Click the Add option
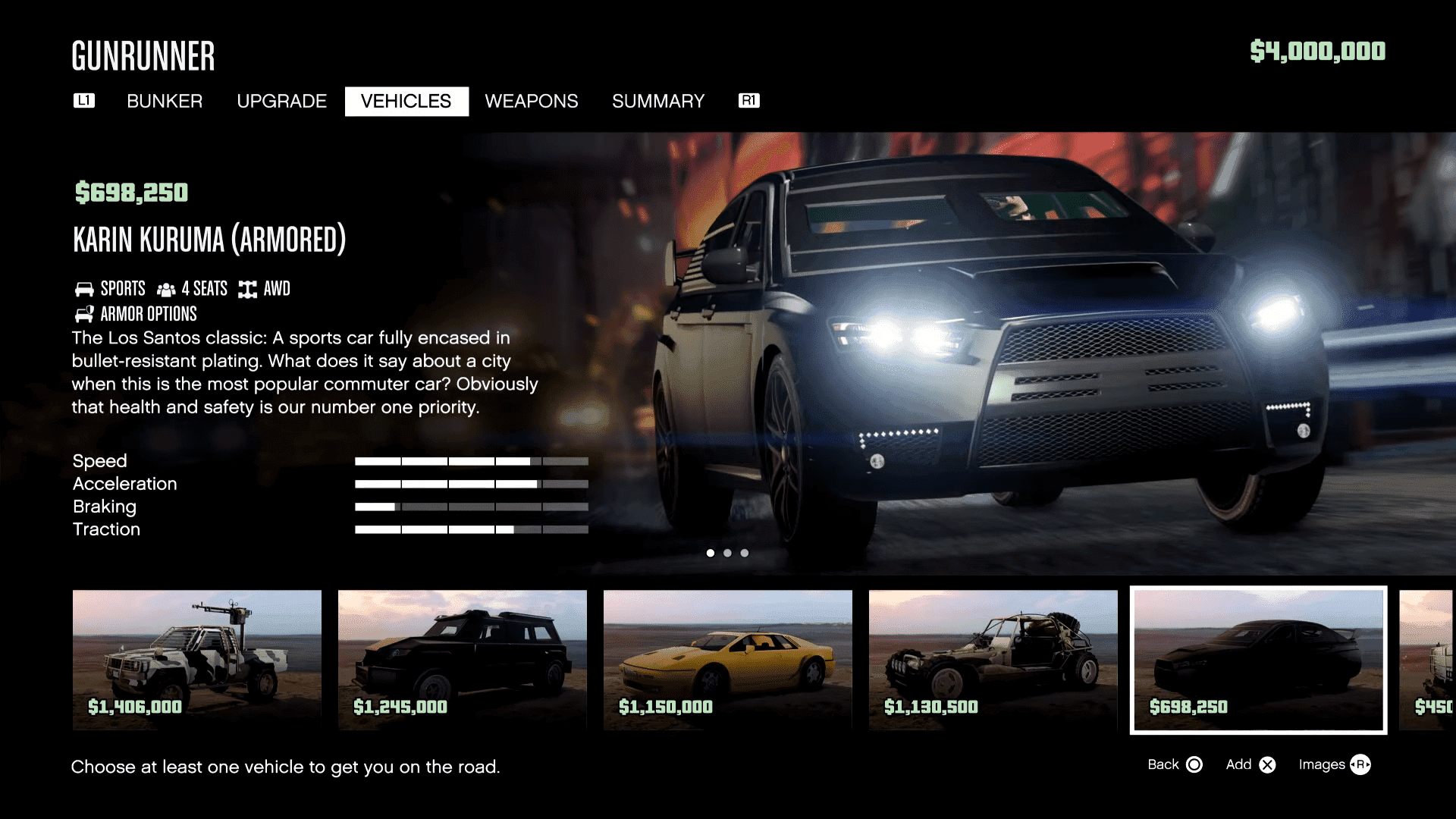Viewport: 1456px width, 819px height. point(1239,764)
